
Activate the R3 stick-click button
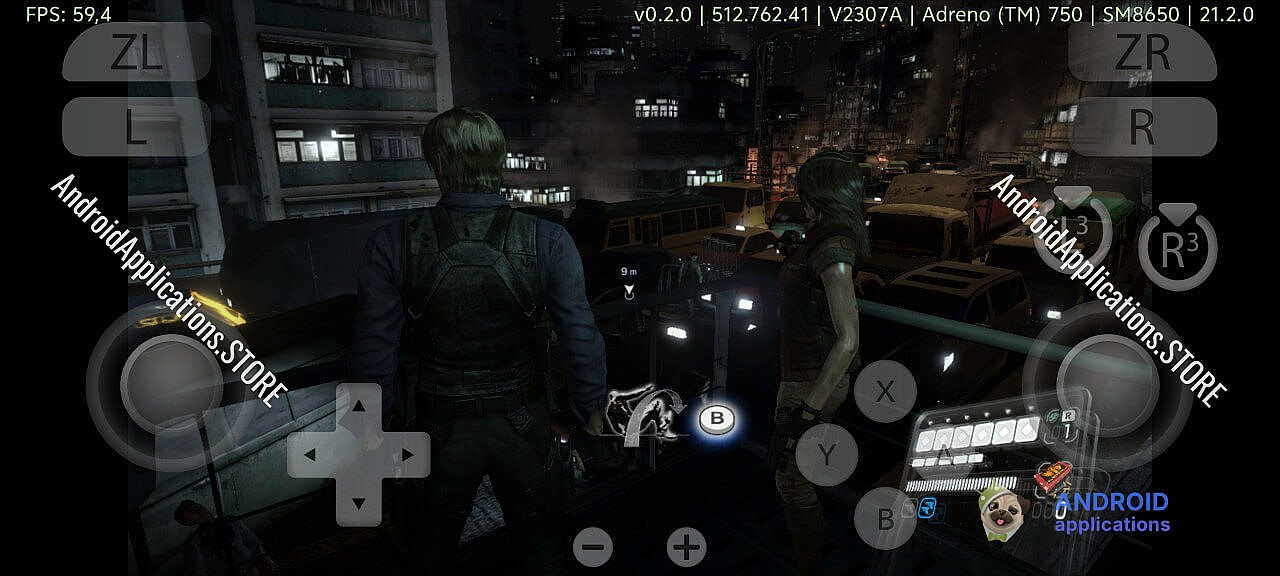[1177, 250]
